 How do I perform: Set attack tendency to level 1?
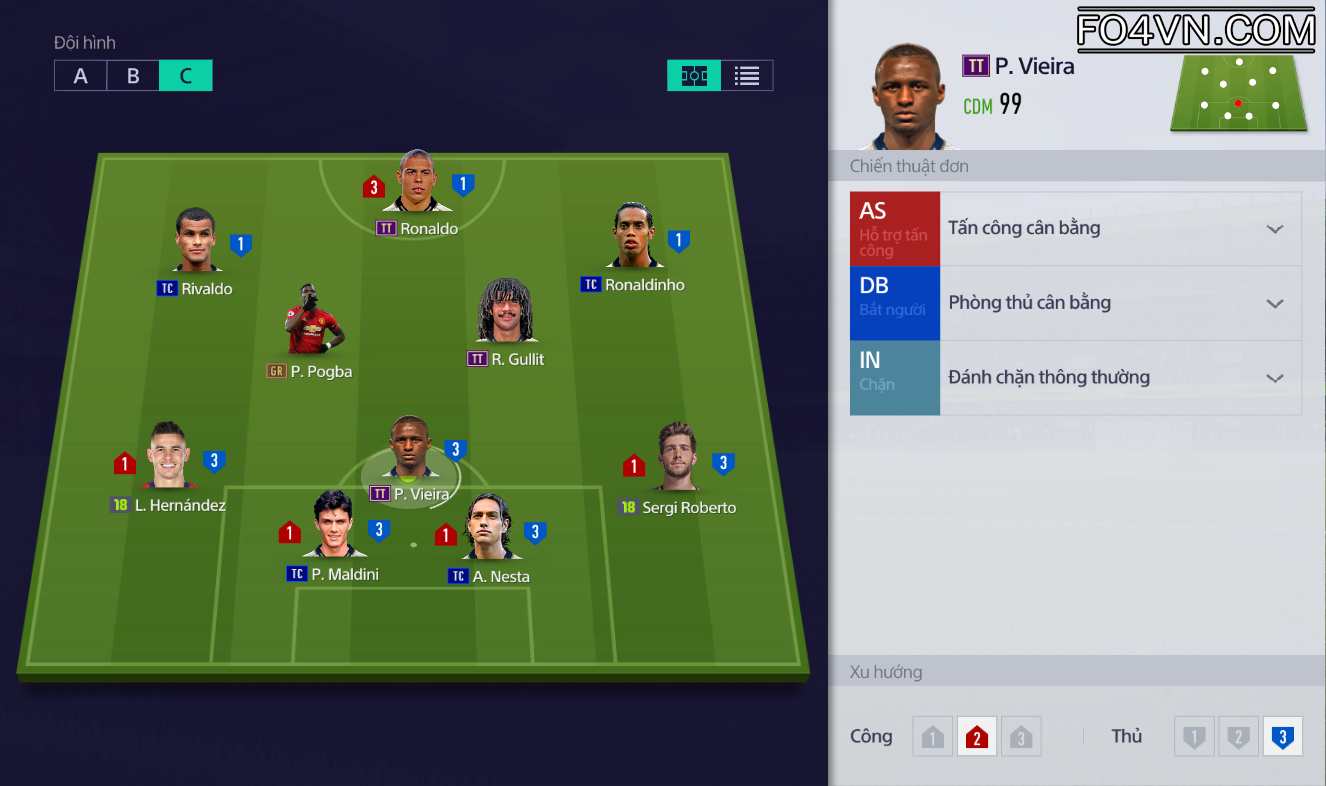pos(932,737)
